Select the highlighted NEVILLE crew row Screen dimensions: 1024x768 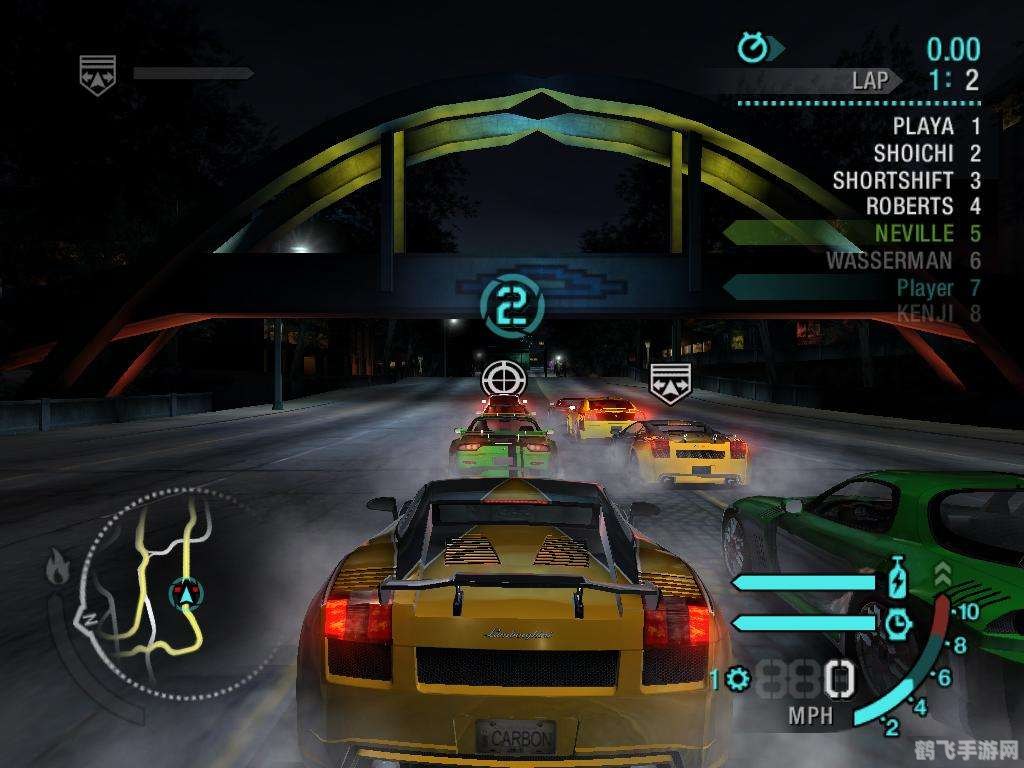pyautogui.click(x=913, y=234)
